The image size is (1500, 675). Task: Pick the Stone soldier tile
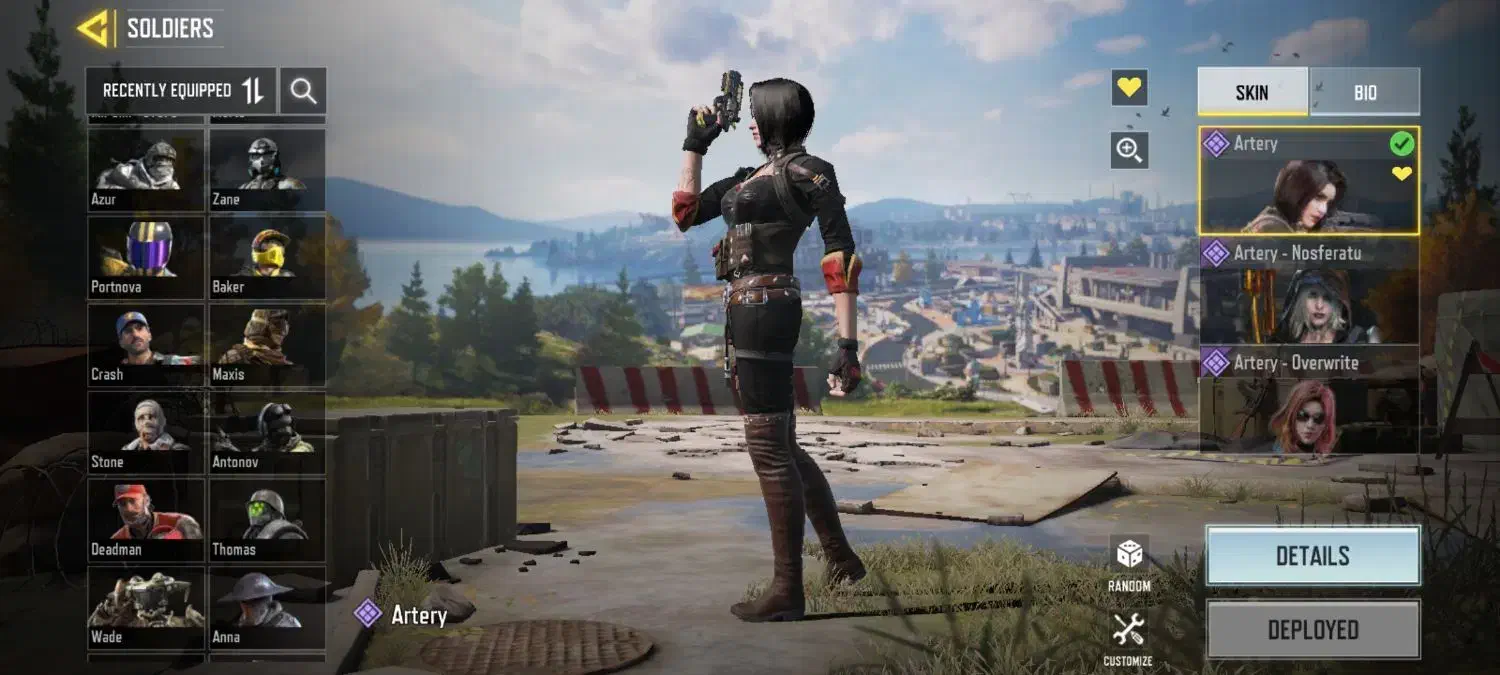tap(146, 432)
